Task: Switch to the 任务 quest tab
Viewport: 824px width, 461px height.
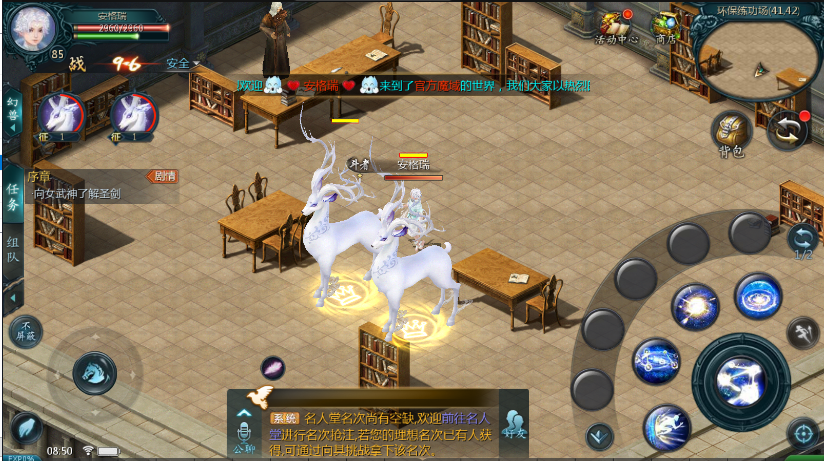Action: tap(13, 197)
